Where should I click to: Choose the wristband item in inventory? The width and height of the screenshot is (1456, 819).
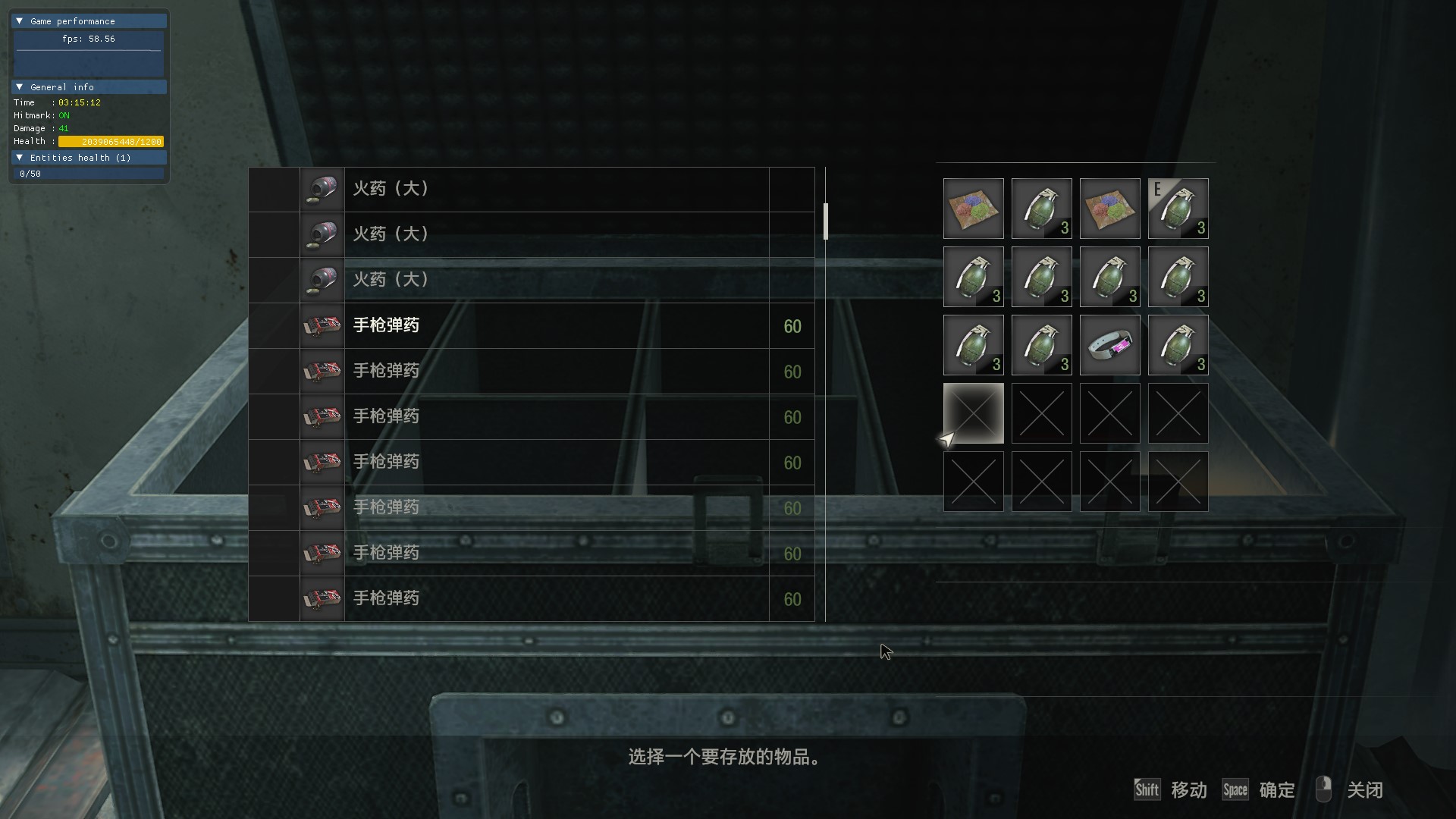[1109, 345]
